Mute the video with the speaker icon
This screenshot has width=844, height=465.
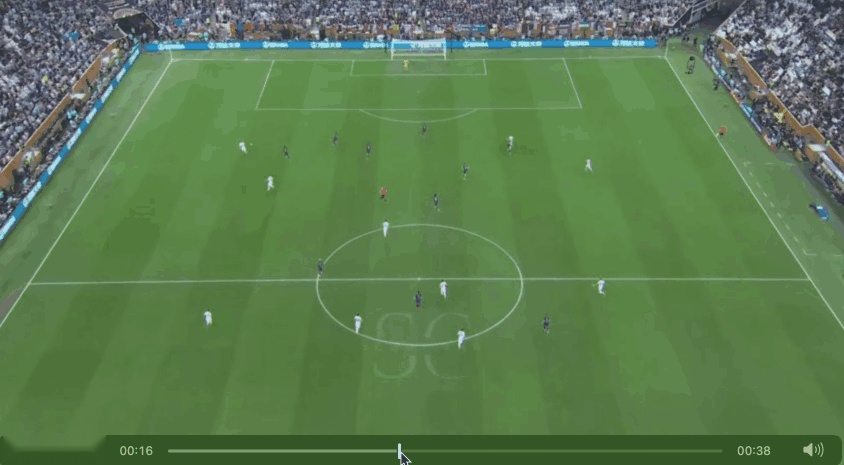[x=812, y=450]
